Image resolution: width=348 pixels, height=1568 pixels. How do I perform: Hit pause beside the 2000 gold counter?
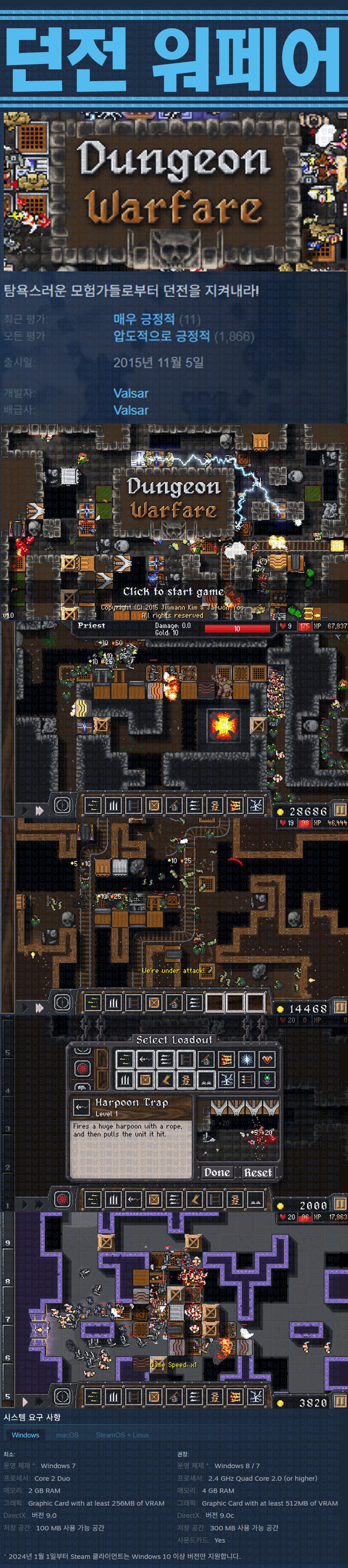[x=340, y=1204]
